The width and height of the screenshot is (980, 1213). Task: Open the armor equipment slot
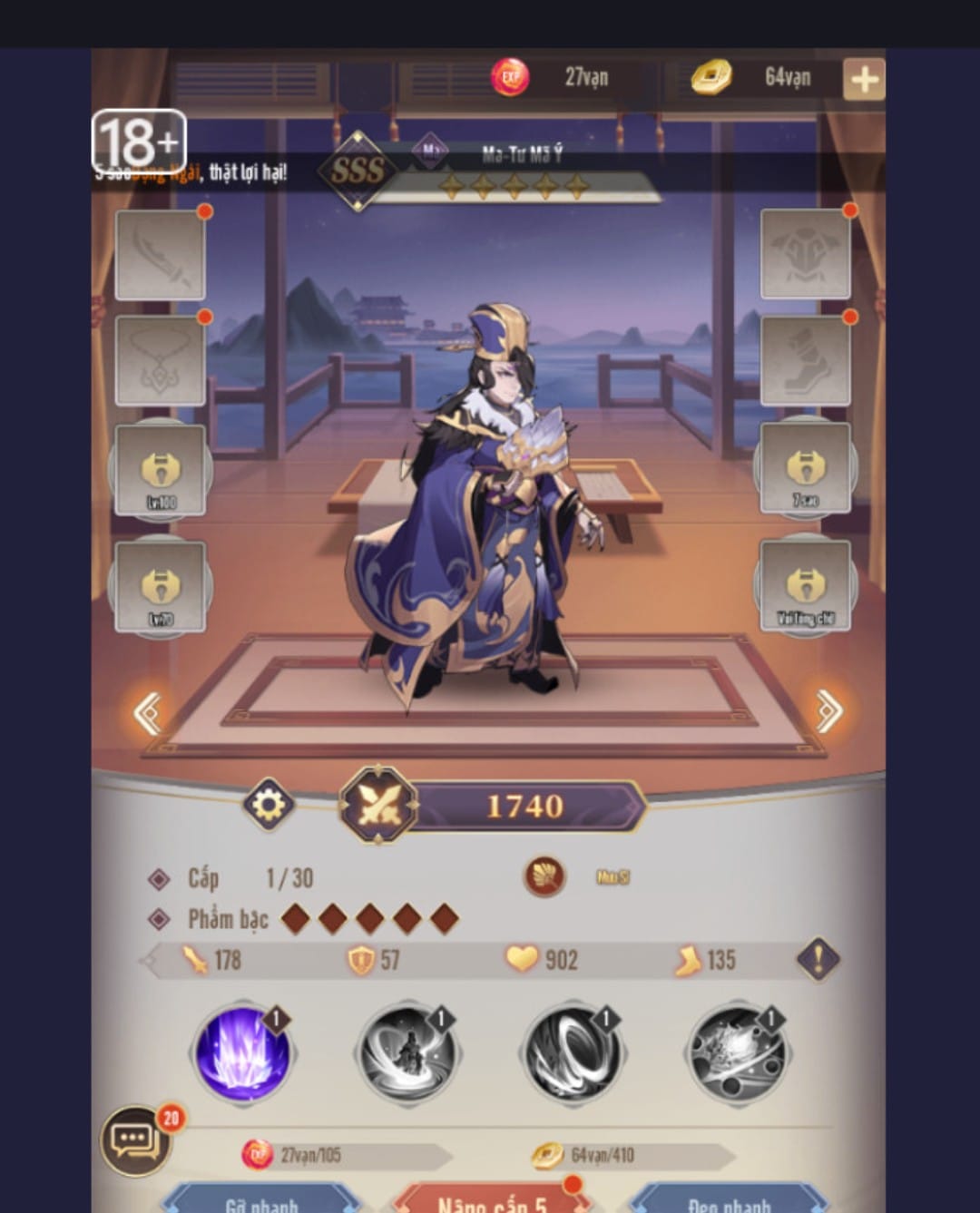click(x=805, y=253)
